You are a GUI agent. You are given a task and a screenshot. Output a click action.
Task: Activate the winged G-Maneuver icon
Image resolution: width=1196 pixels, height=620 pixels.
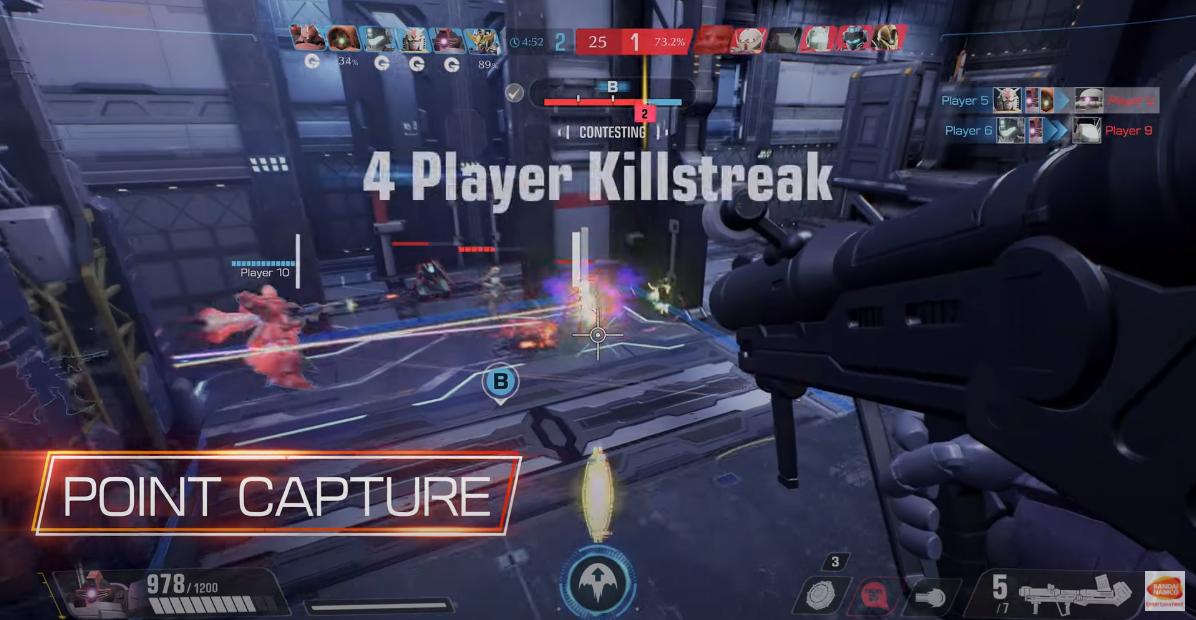[597, 581]
